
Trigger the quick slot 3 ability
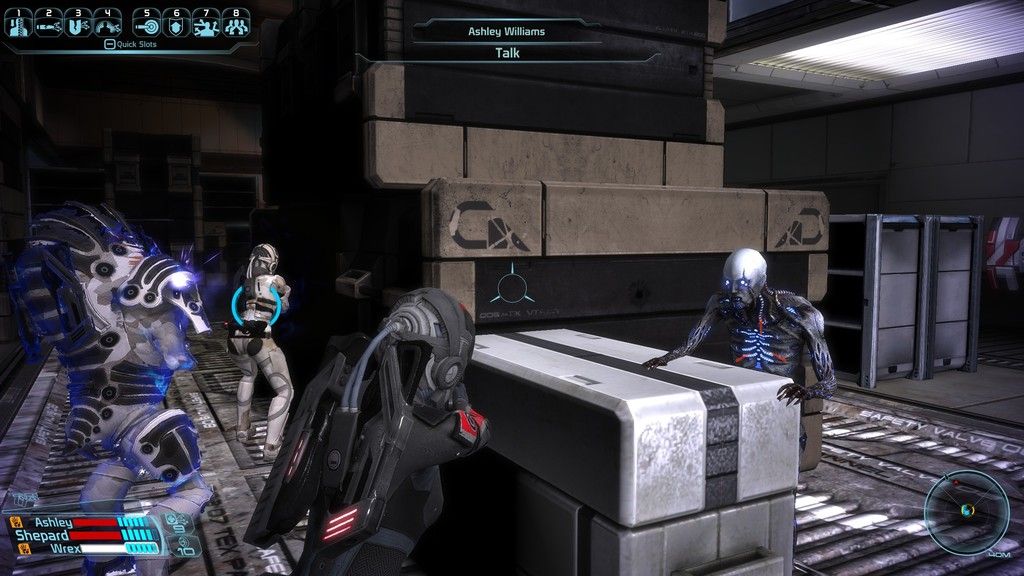[77, 24]
